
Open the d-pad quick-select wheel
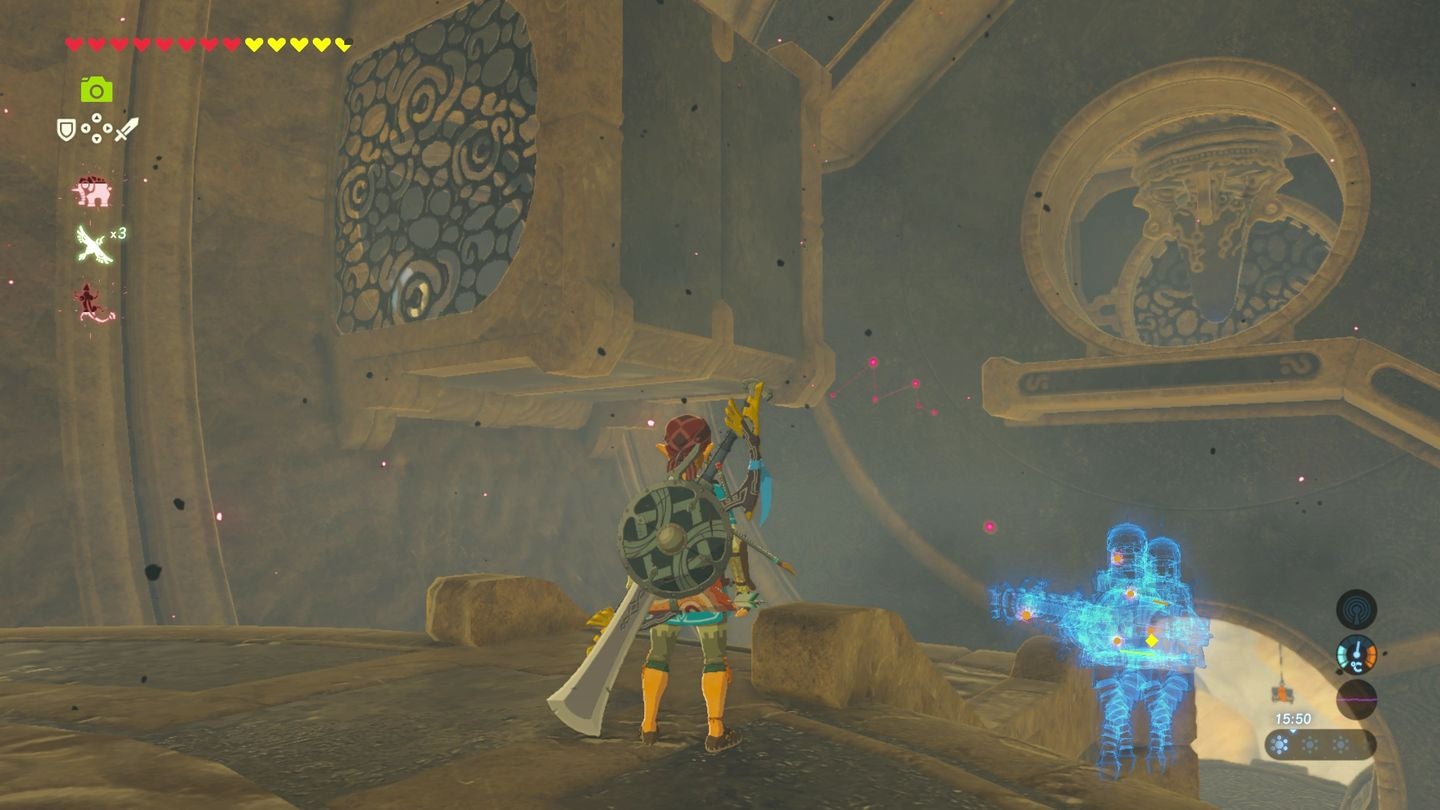96,128
